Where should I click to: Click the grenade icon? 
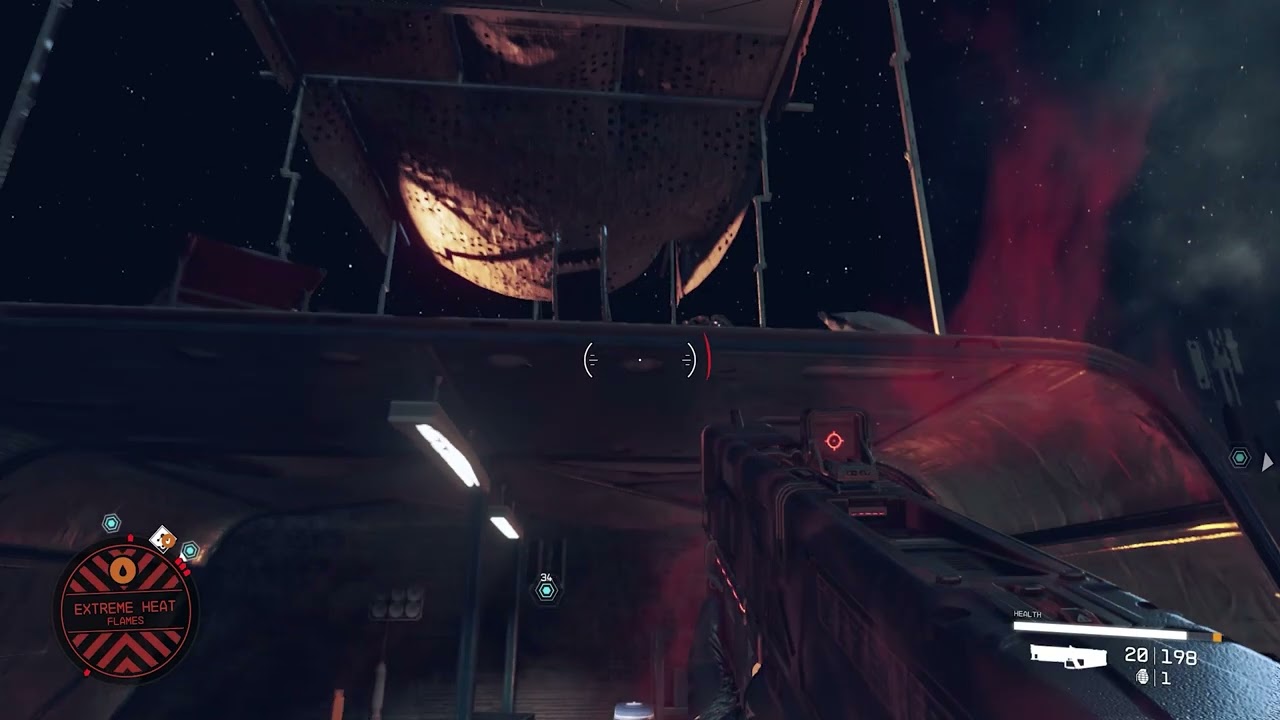(x=1144, y=678)
